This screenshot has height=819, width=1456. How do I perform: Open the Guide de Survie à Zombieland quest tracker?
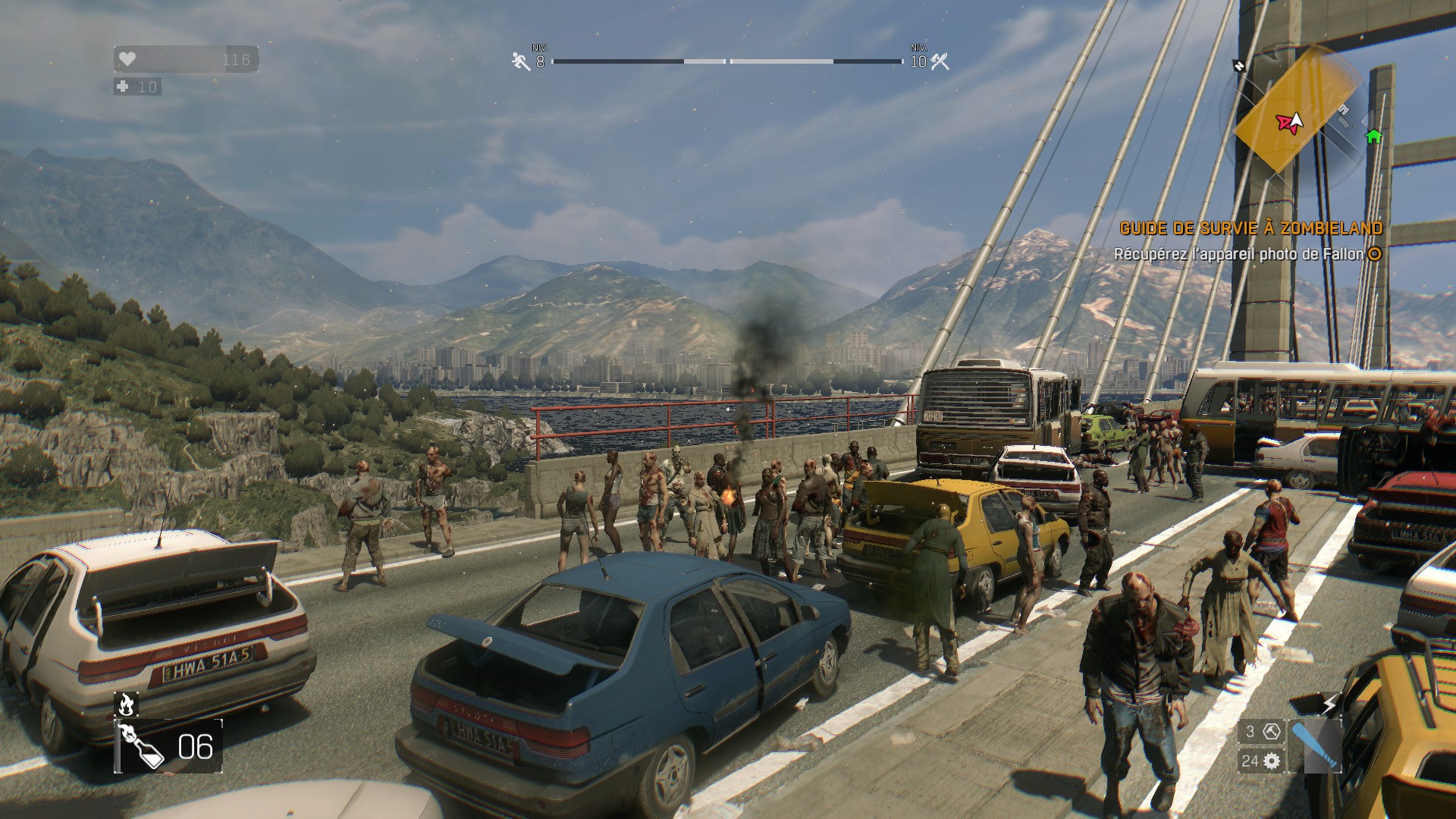tap(1250, 228)
